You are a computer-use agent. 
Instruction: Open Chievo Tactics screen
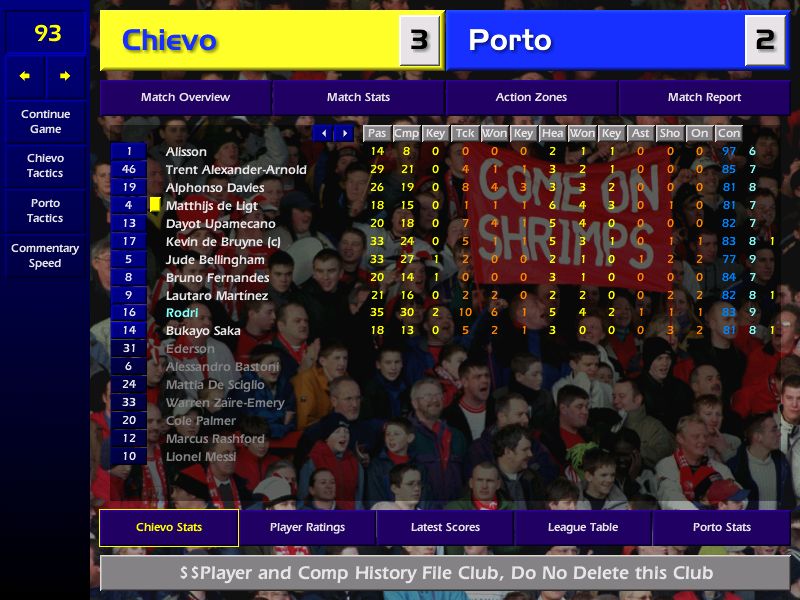pyautogui.click(x=45, y=166)
